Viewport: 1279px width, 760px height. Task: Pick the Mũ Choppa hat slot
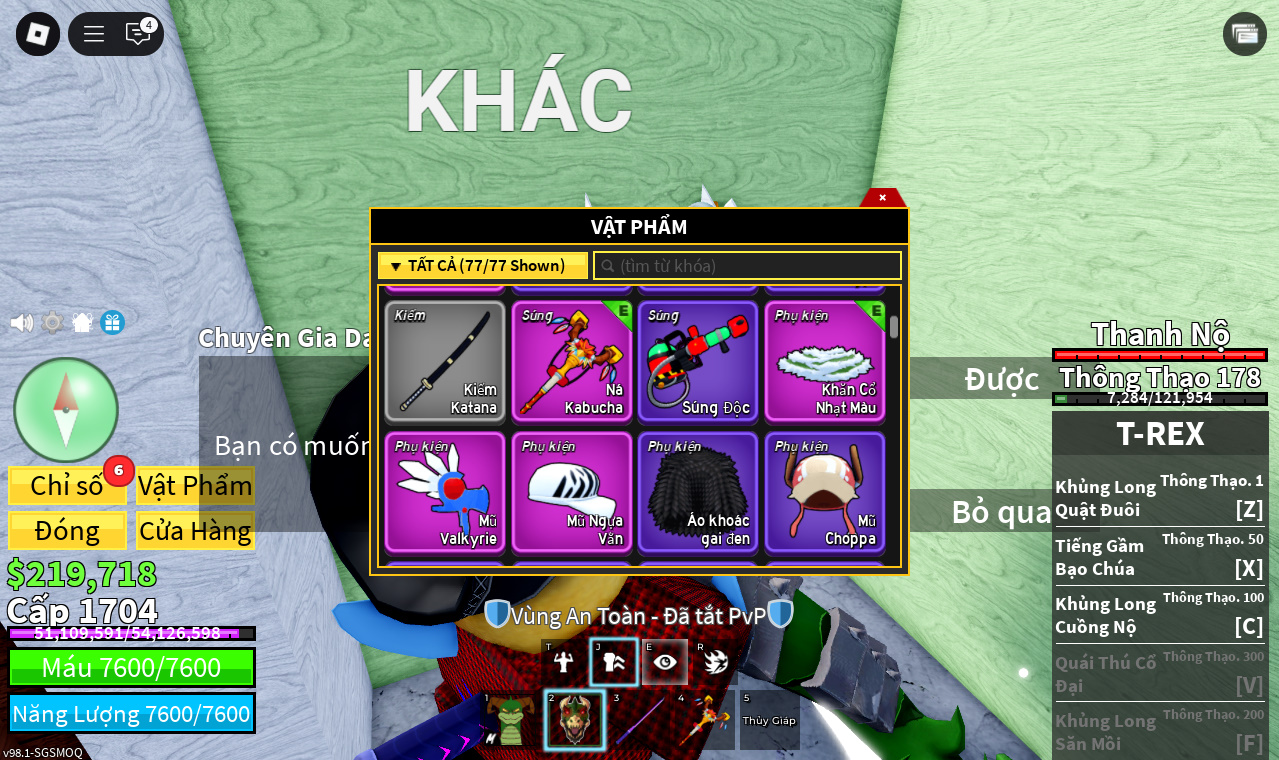click(825, 492)
